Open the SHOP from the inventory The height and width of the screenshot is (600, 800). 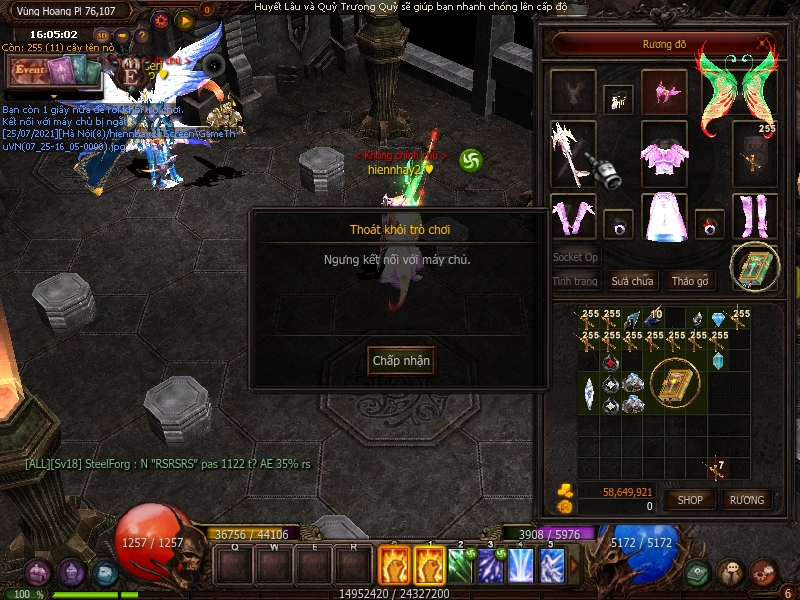(690, 499)
